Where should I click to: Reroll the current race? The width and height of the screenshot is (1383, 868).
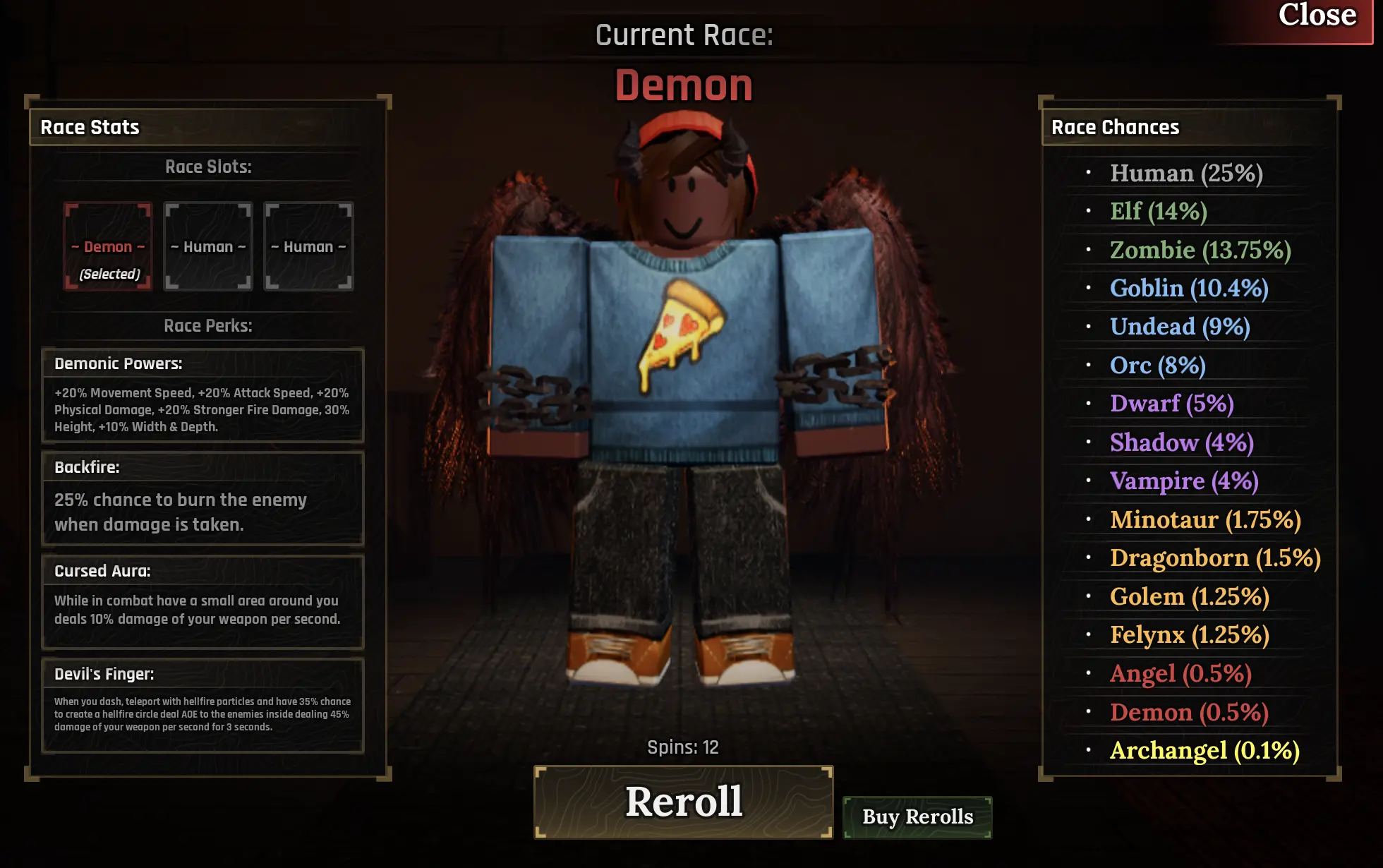tap(683, 802)
